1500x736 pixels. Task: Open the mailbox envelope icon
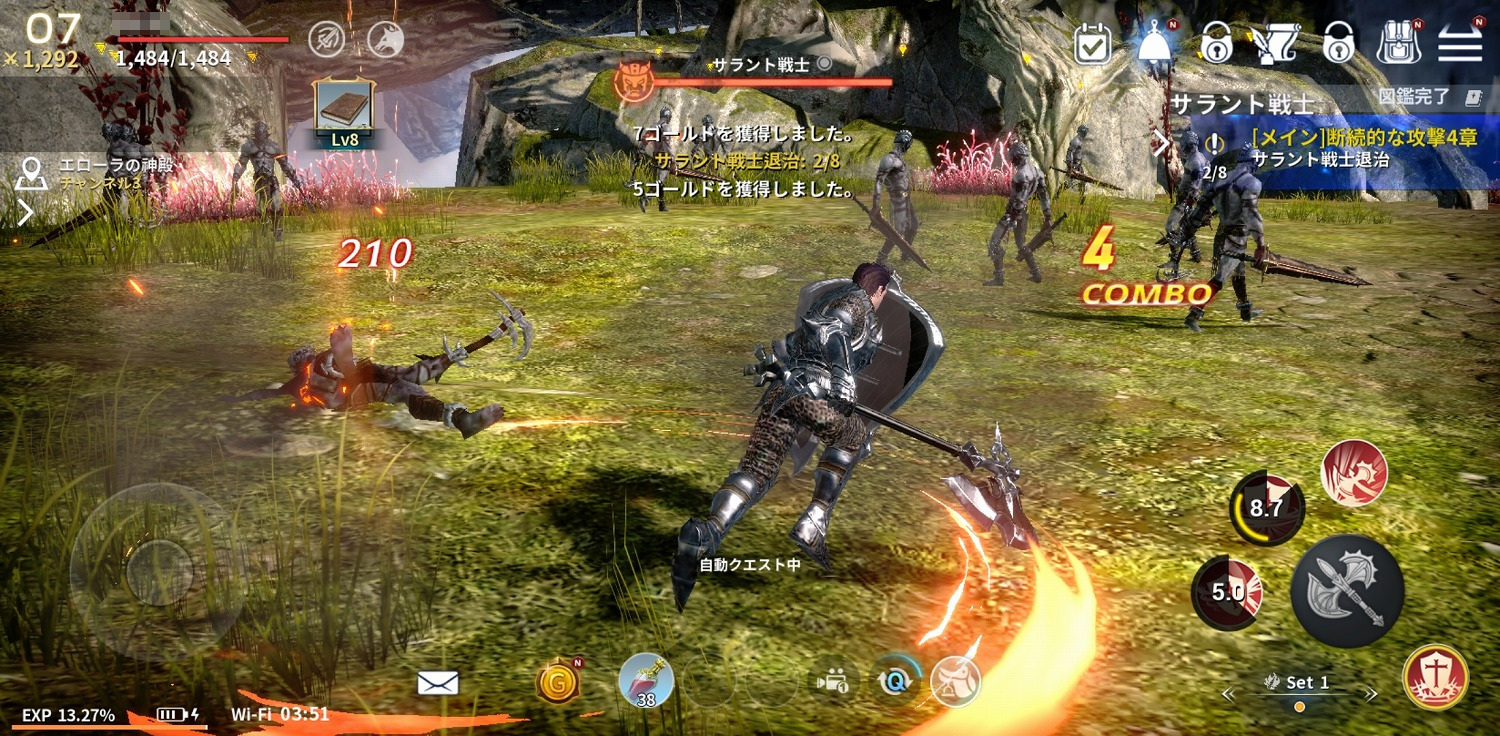click(437, 683)
